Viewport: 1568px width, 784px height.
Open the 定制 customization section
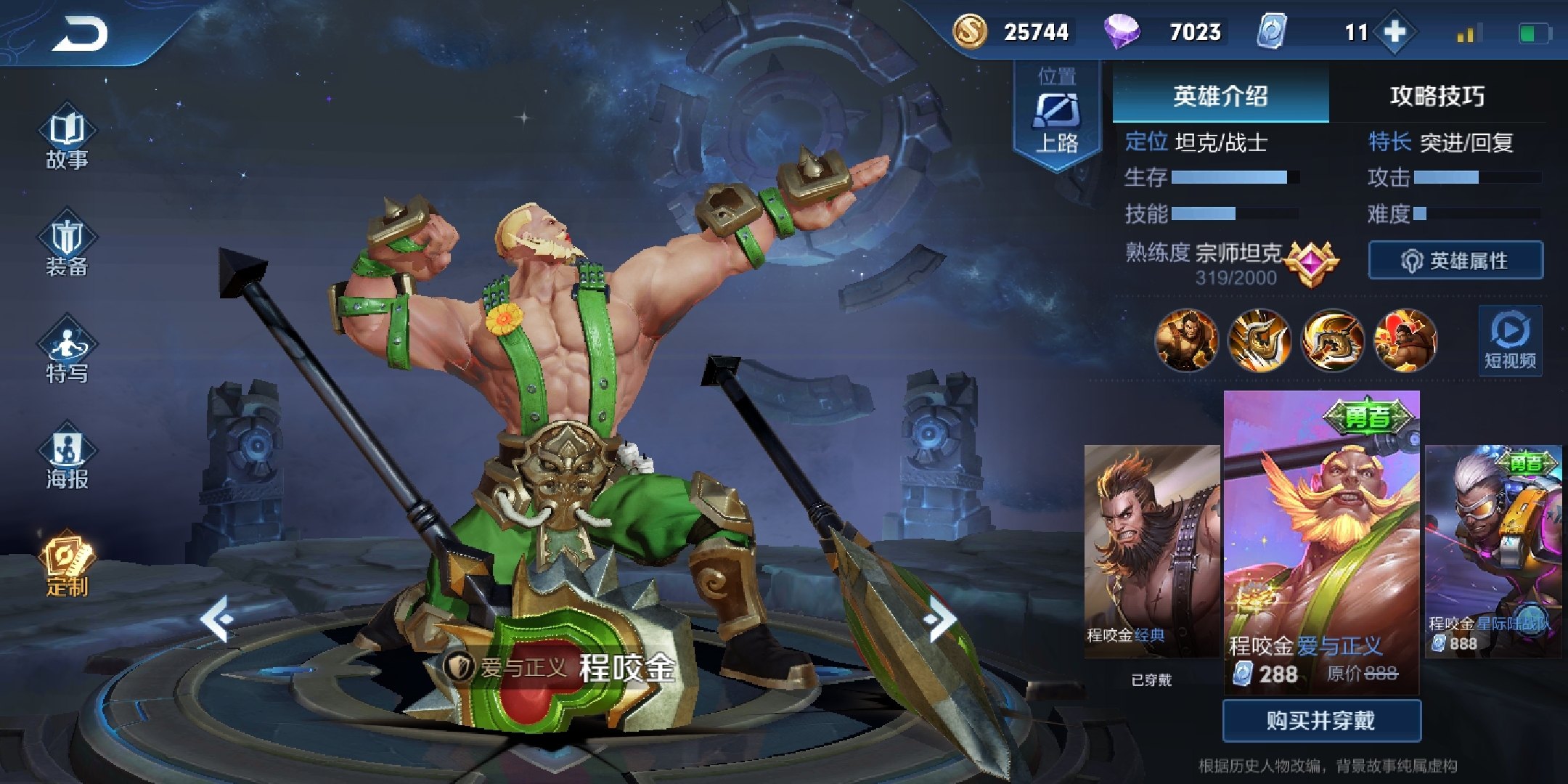(67, 566)
